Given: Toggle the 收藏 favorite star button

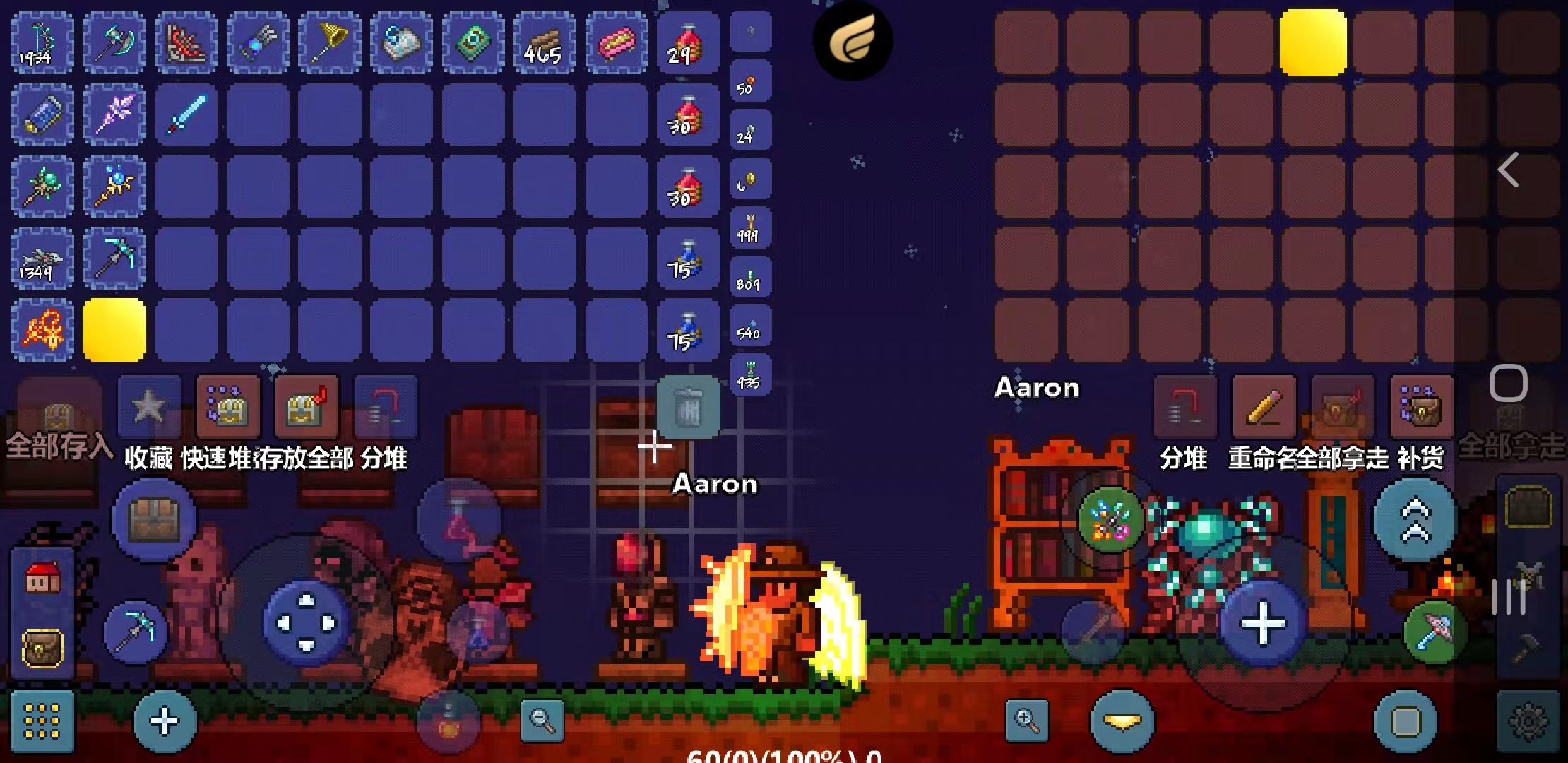Looking at the screenshot, I should click(x=149, y=408).
